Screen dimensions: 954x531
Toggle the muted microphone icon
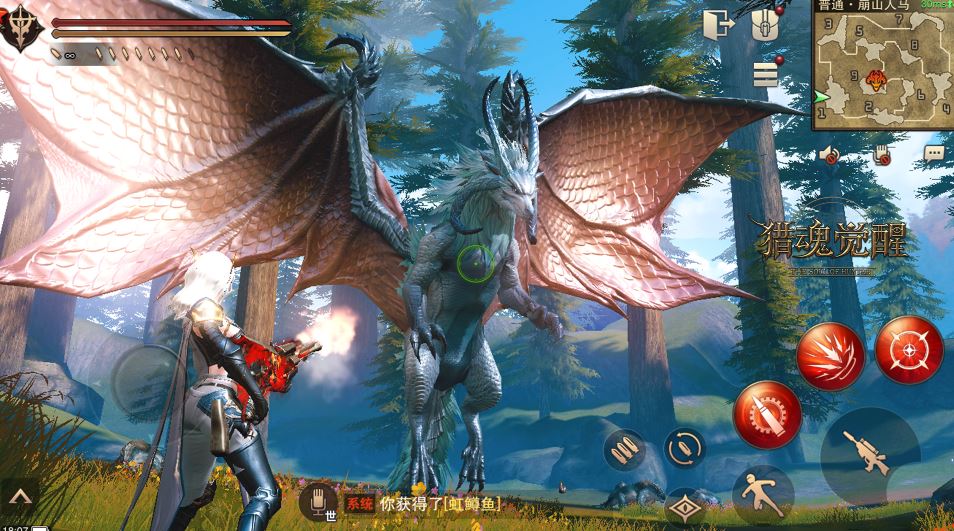[882, 154]
